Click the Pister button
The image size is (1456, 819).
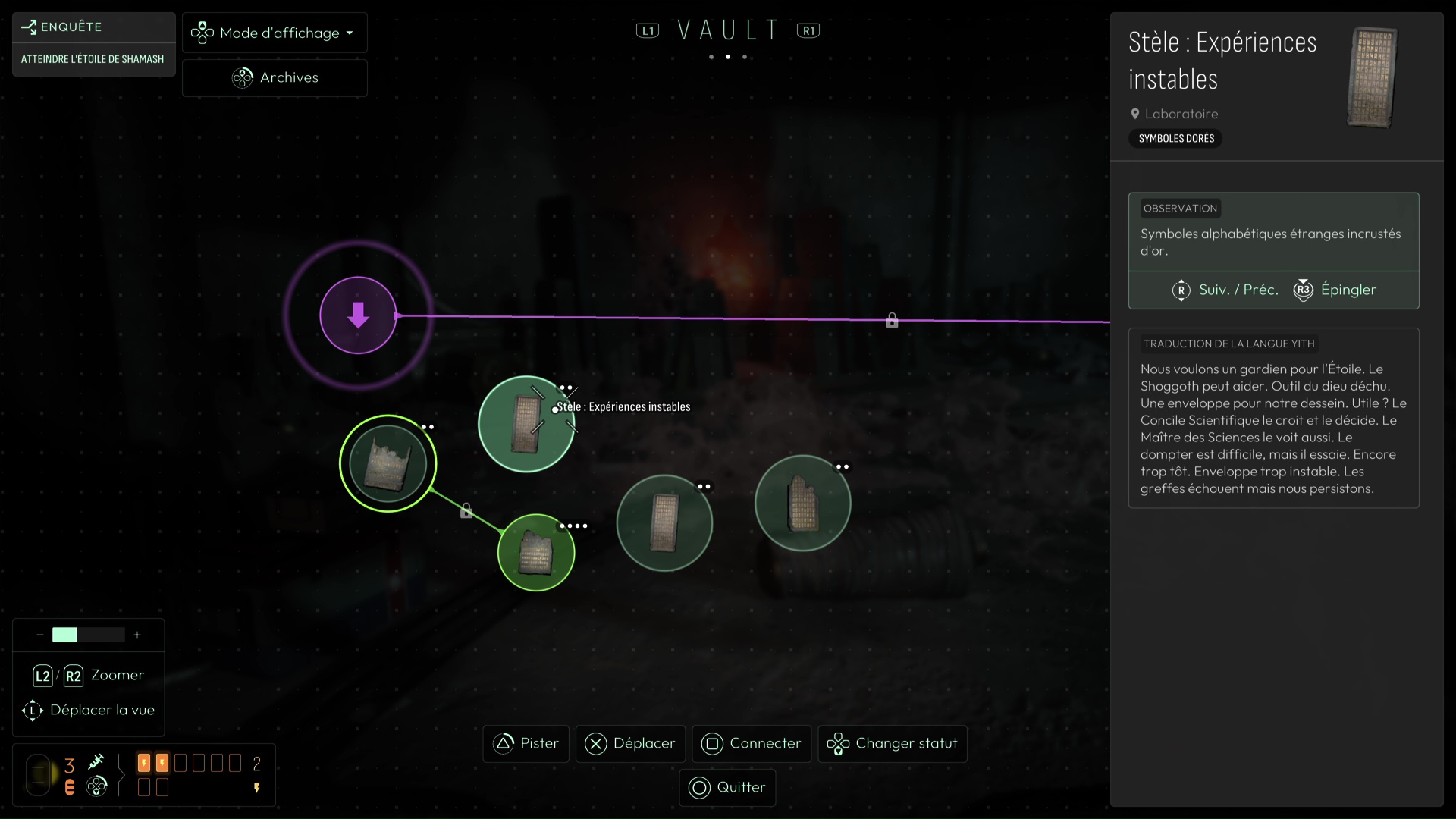pyautogui.click(x=526, y=744)
